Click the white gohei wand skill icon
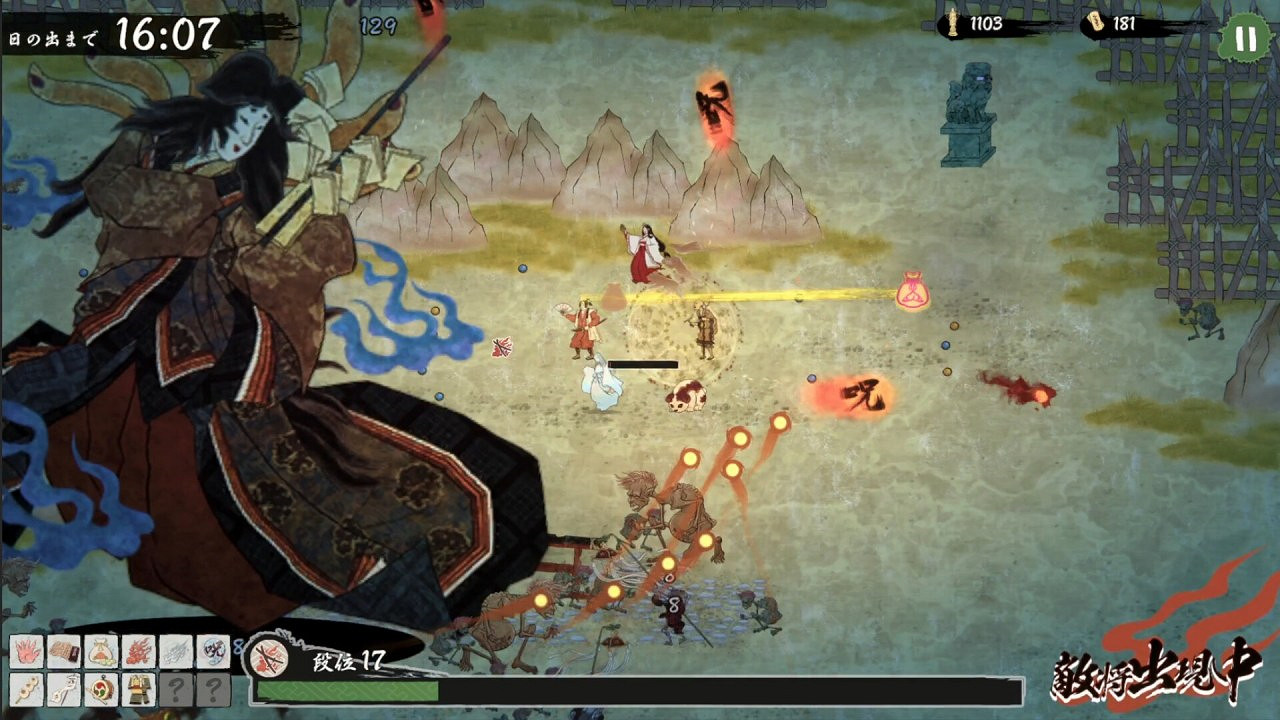The width and height of the screenshot is (1280, 720). (x=63, y=689)
